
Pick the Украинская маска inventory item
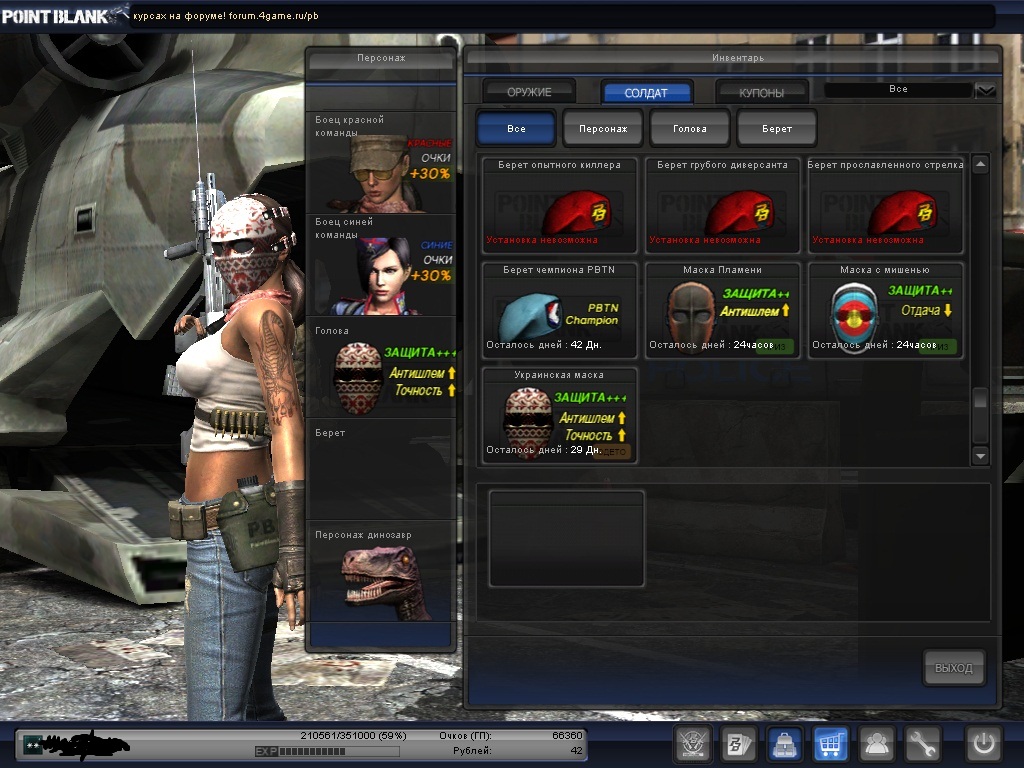(559, 415)
